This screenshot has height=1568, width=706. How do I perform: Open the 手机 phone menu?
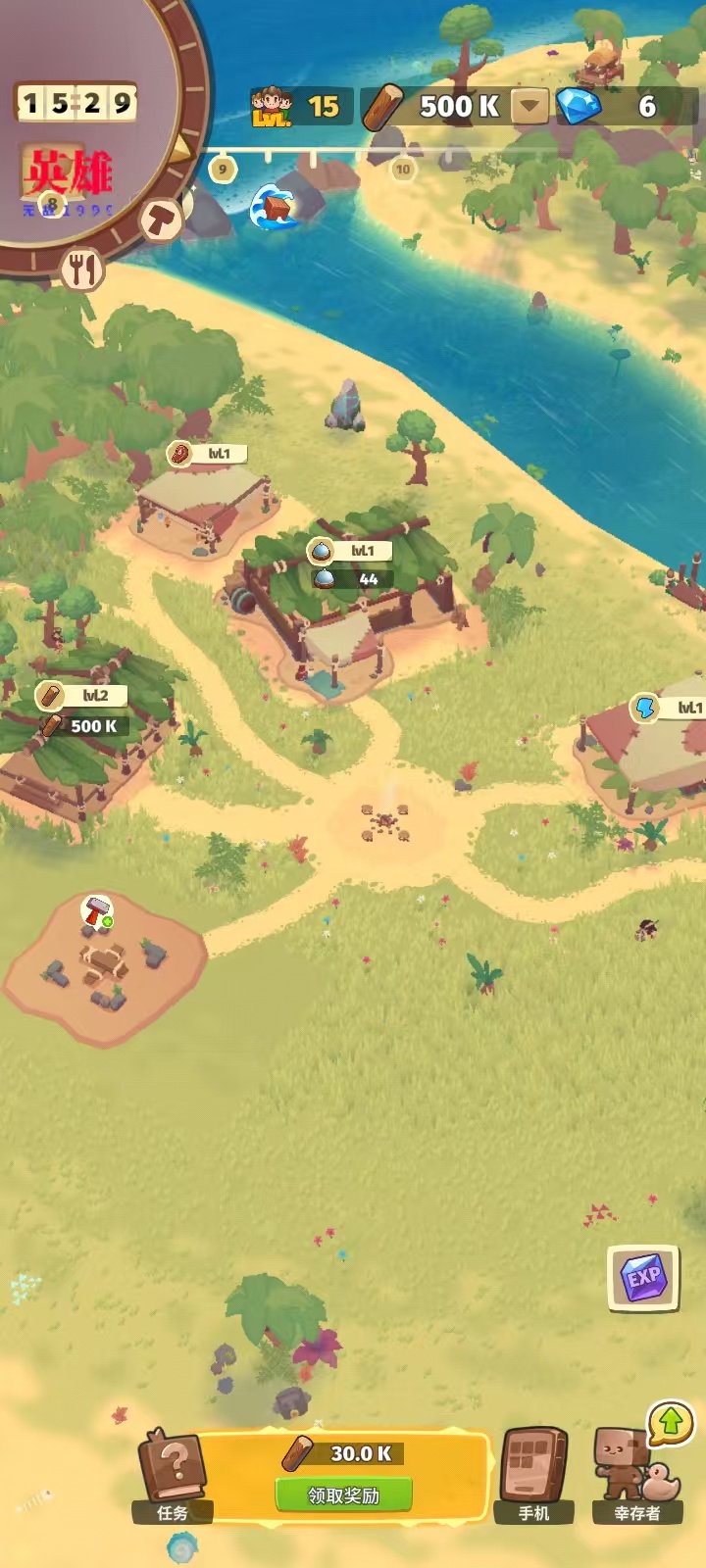tap(534, 1475)
